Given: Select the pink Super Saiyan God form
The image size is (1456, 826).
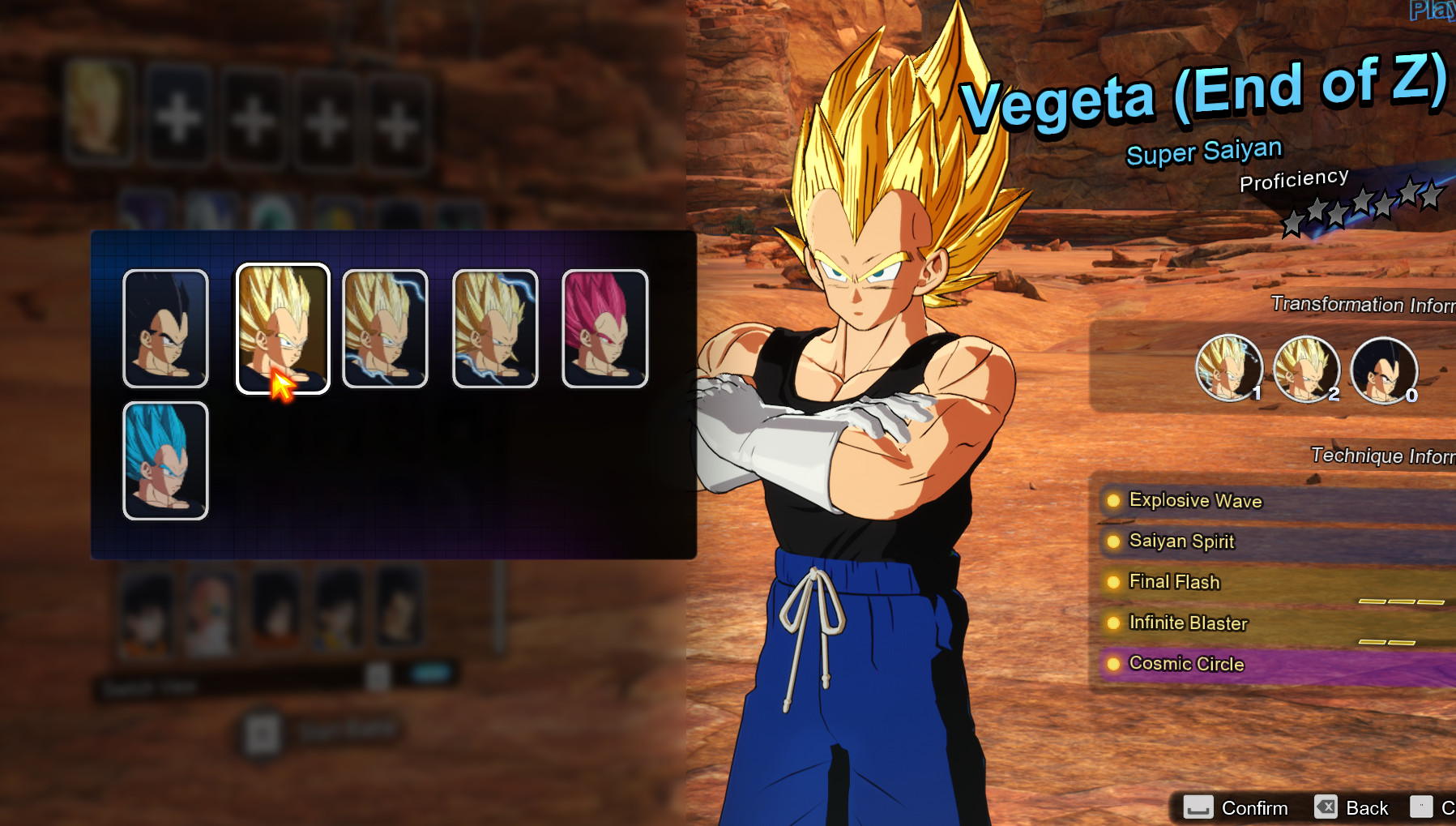Looking at the screenshot, I should 604,328.
